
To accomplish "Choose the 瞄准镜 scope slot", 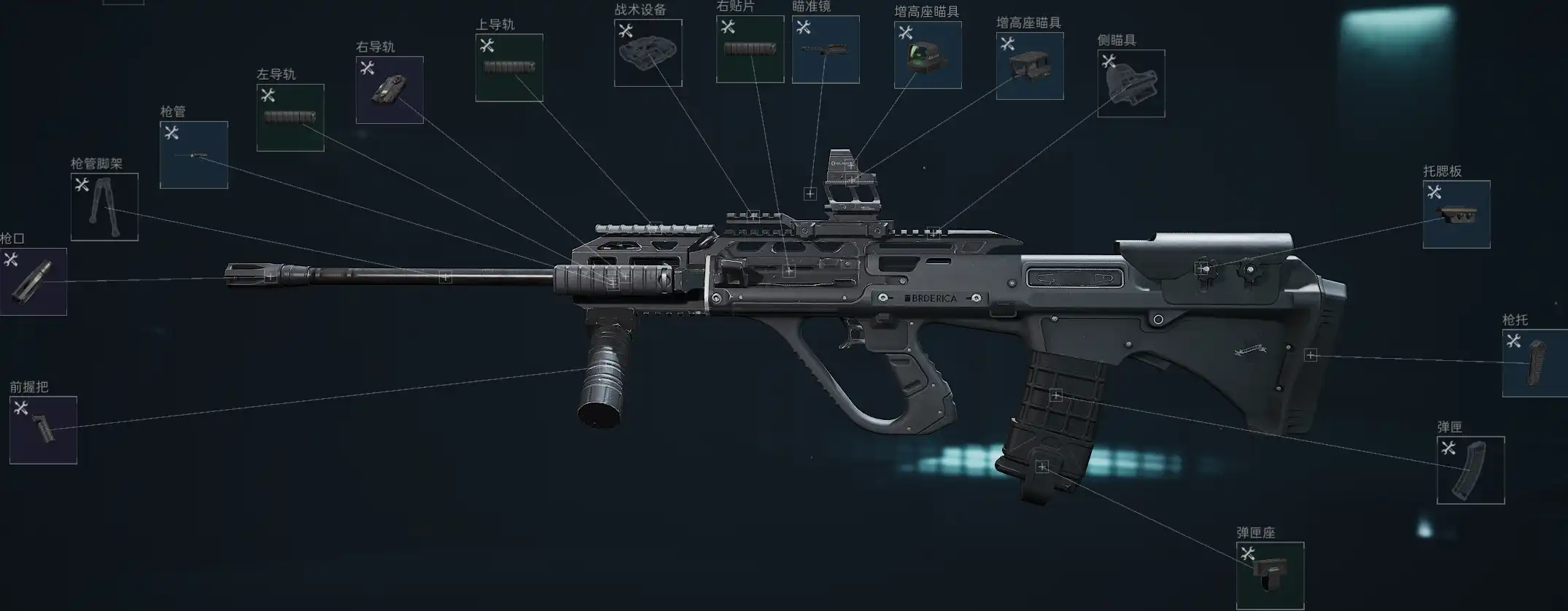I will click(x=826, y=50).
